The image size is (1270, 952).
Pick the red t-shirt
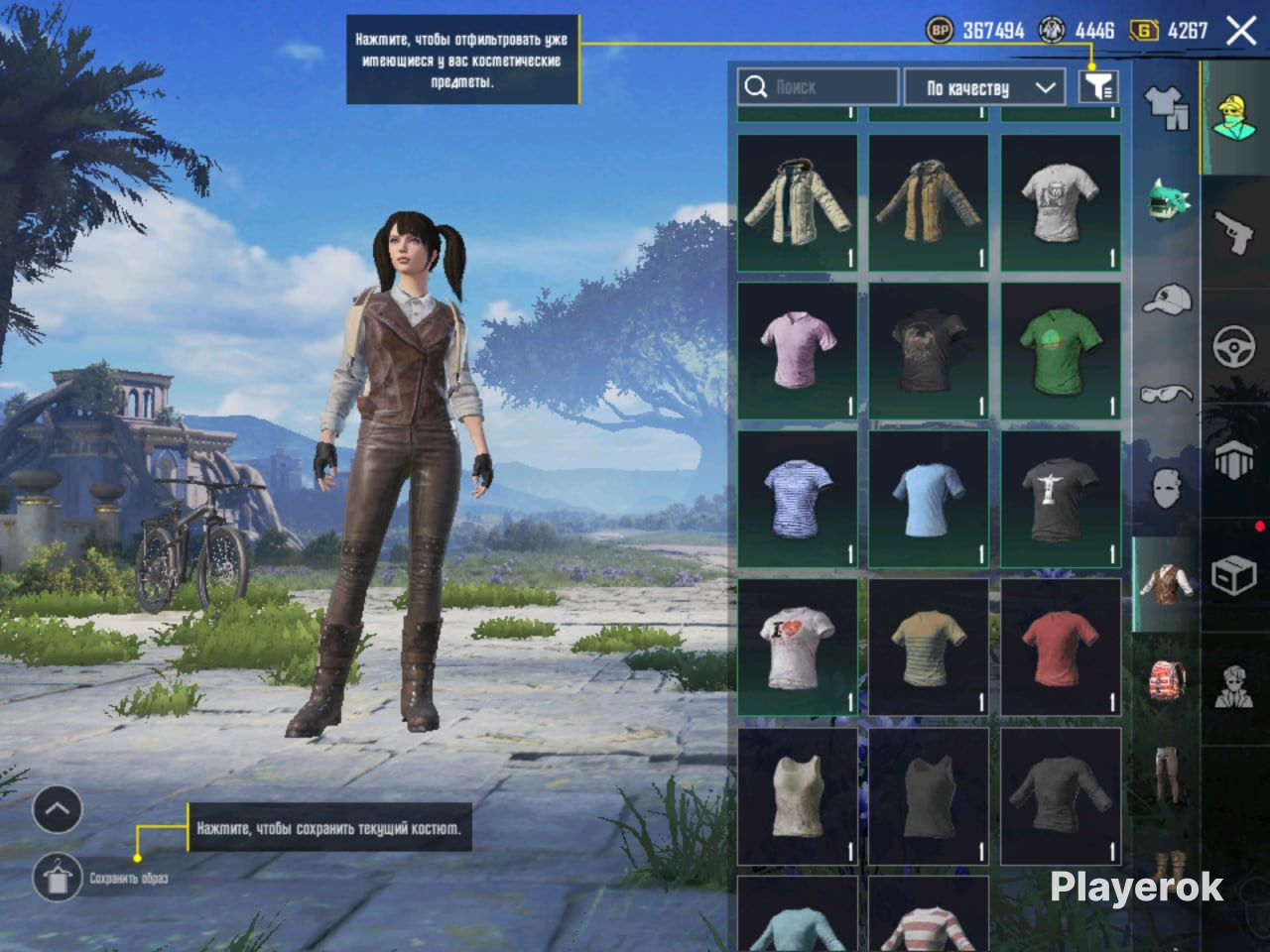1060,648
